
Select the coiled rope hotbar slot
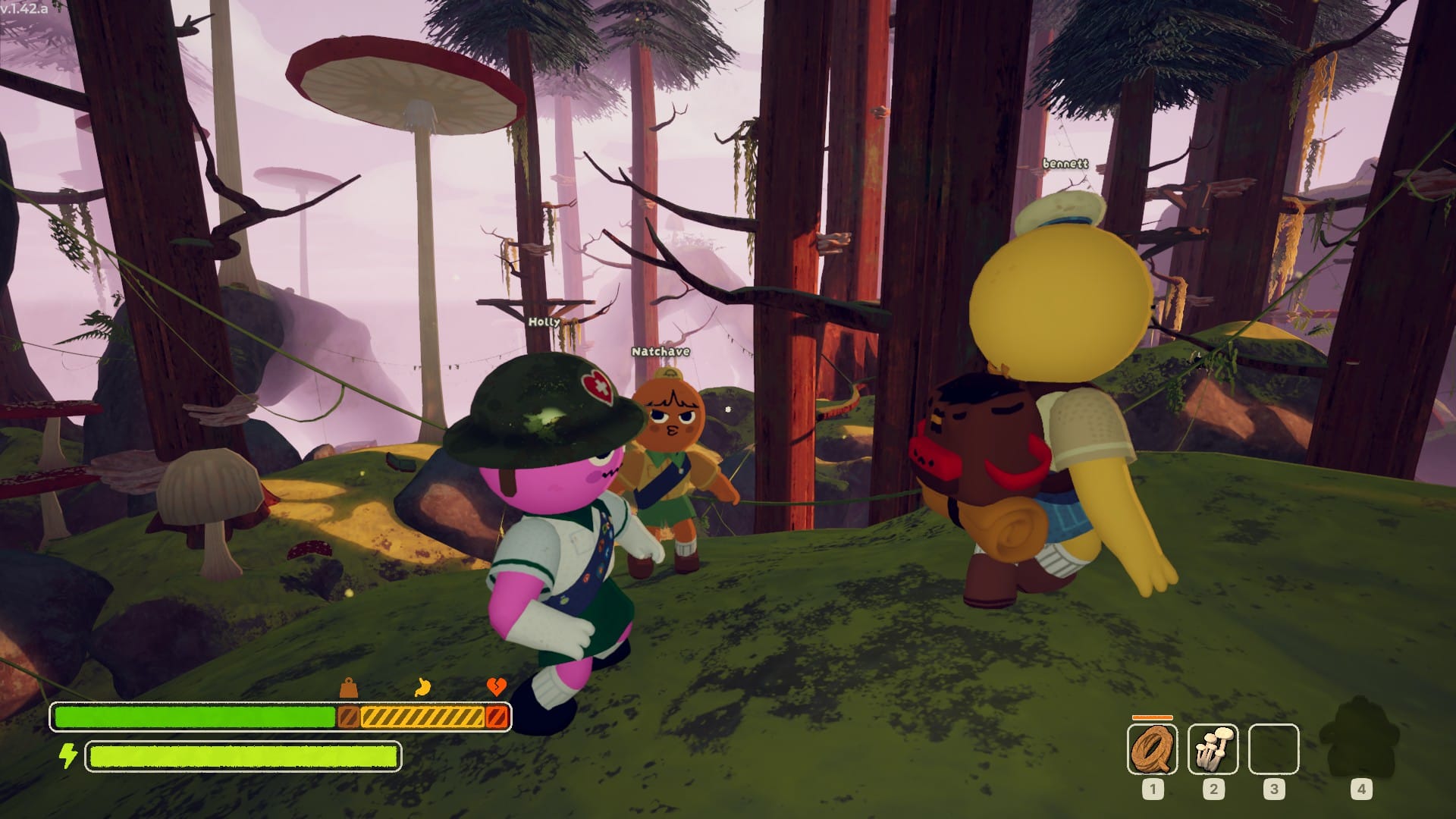click(1152, 748)
